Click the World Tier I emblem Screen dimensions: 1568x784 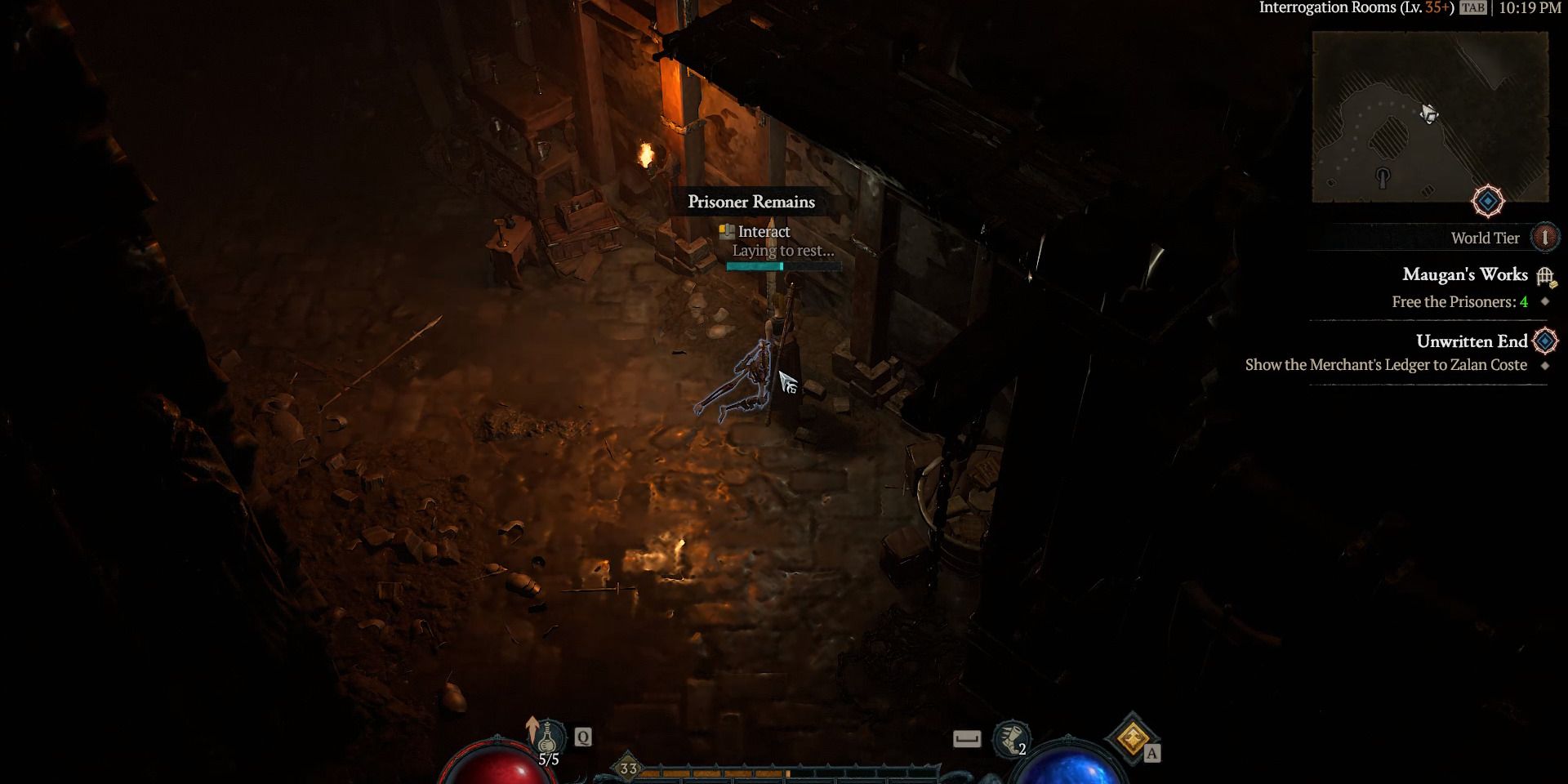click(x=1543, y=238)
